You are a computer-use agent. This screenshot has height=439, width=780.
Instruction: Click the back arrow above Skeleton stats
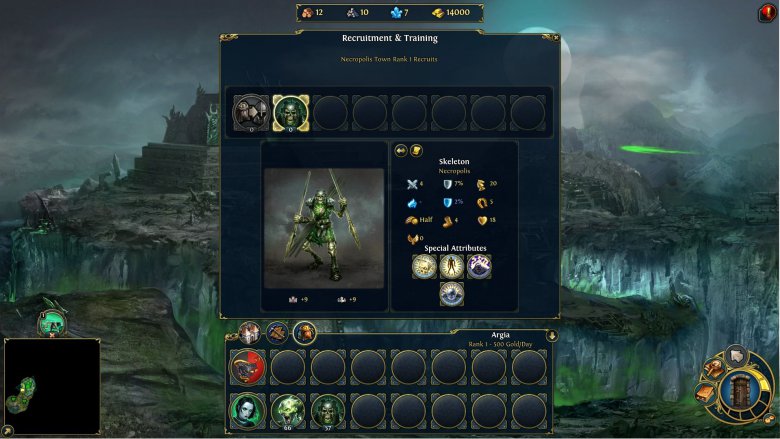[x=401, y=150]
